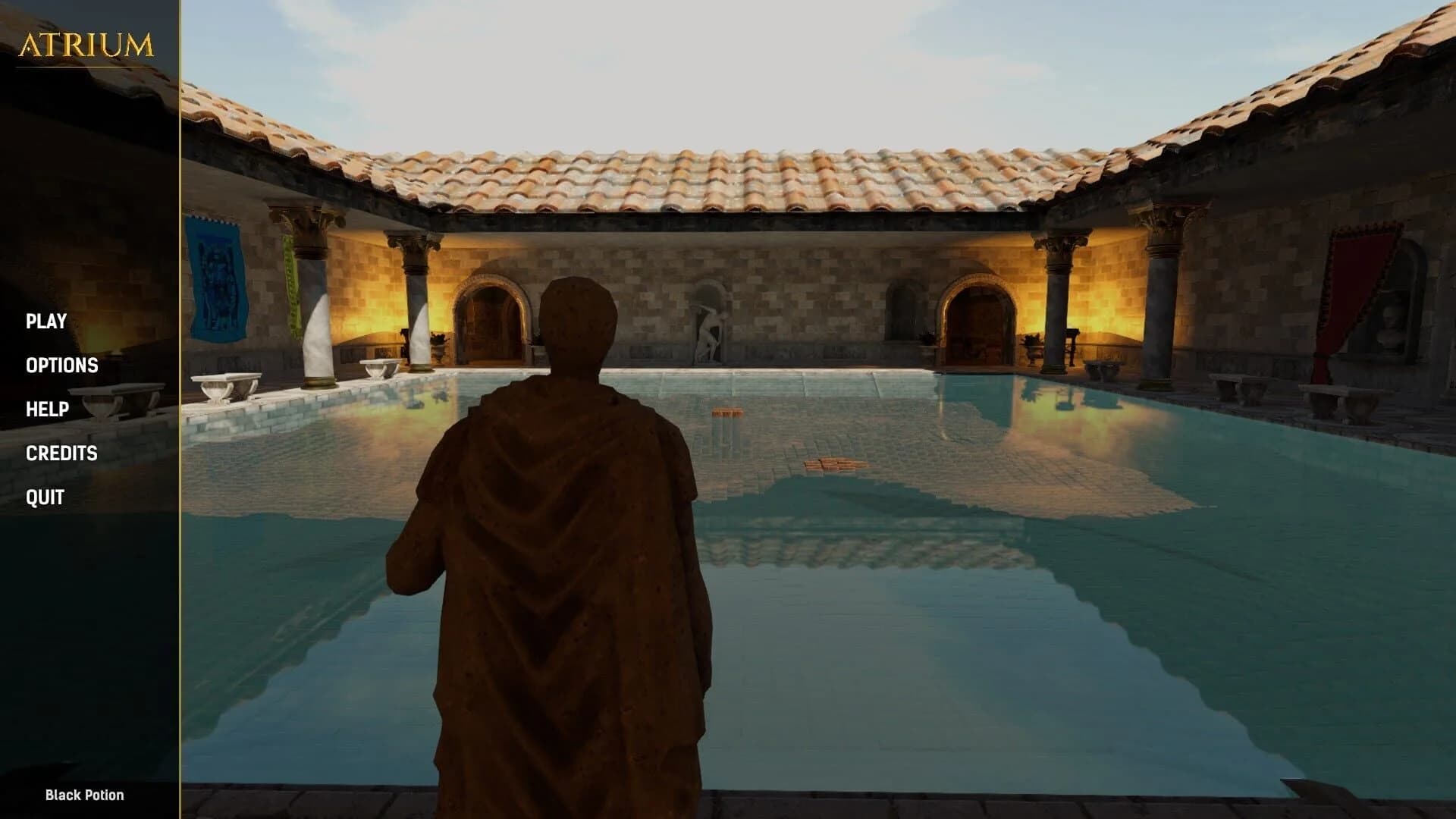Select PLAY to start the game

pos(47,322)
